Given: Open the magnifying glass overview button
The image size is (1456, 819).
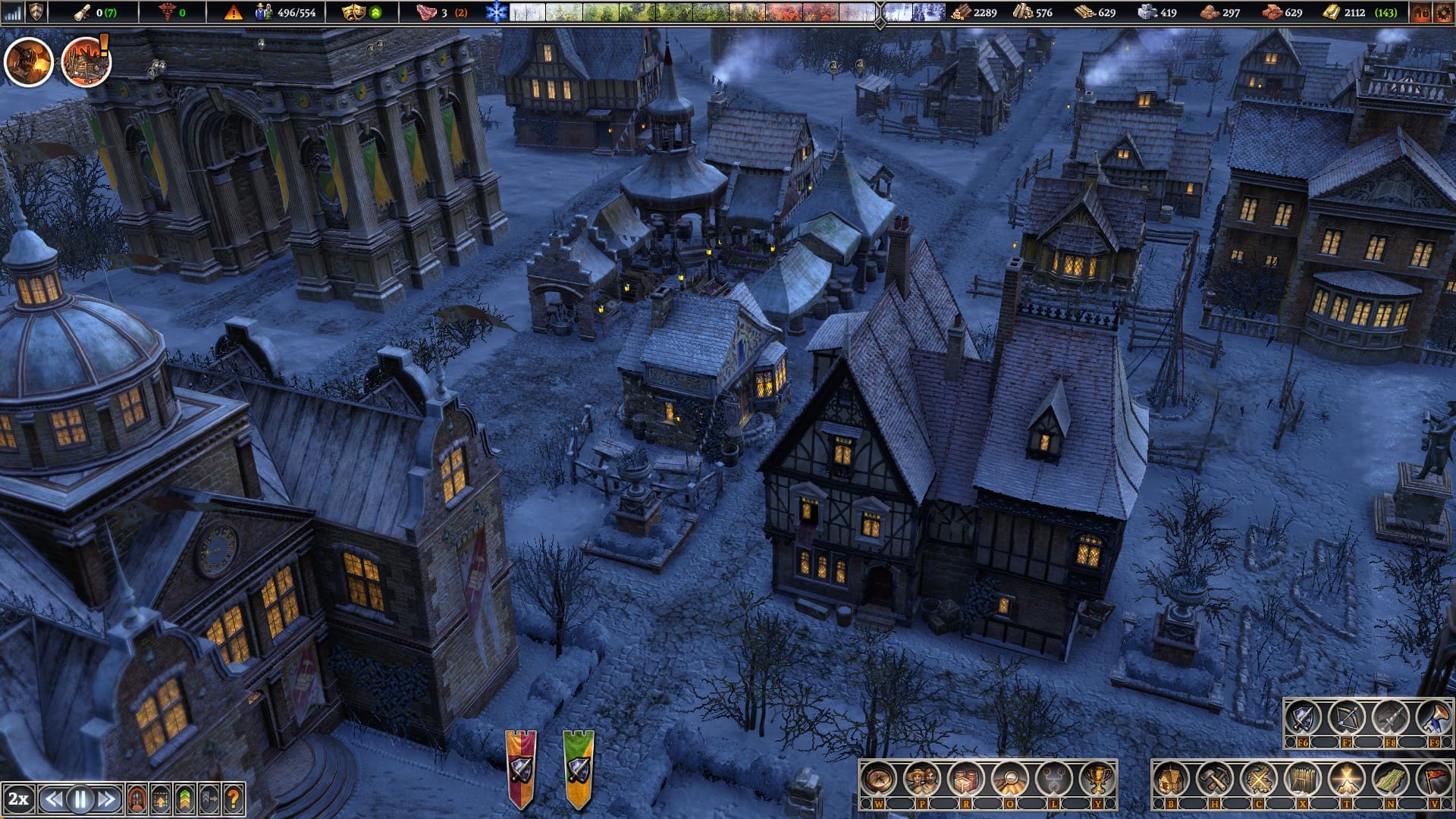Looking at the screenshot, I should (x=1010, y=779).
